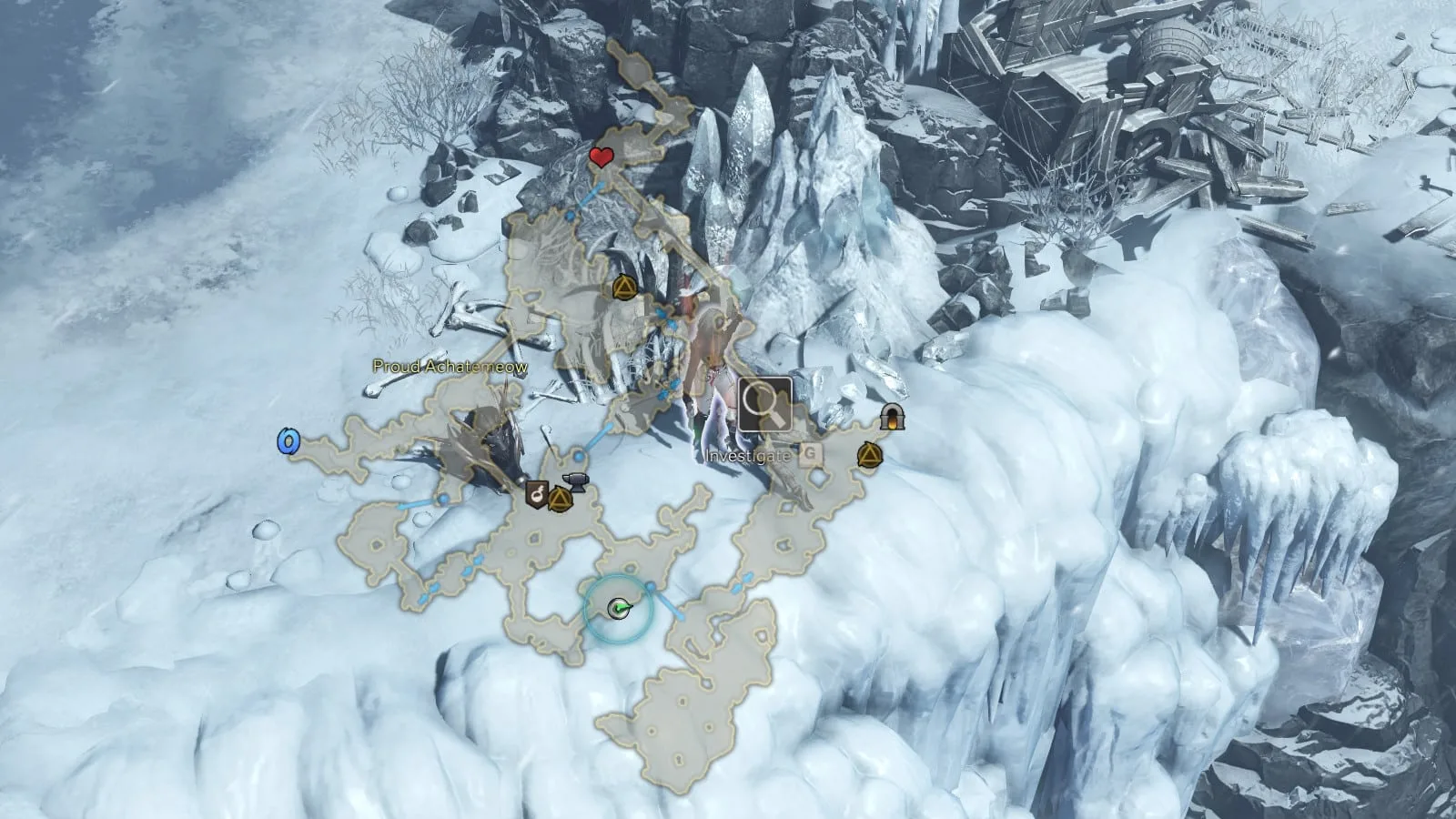
Task: Click the blue portal ring marker
Action: (x=288, y=442)
